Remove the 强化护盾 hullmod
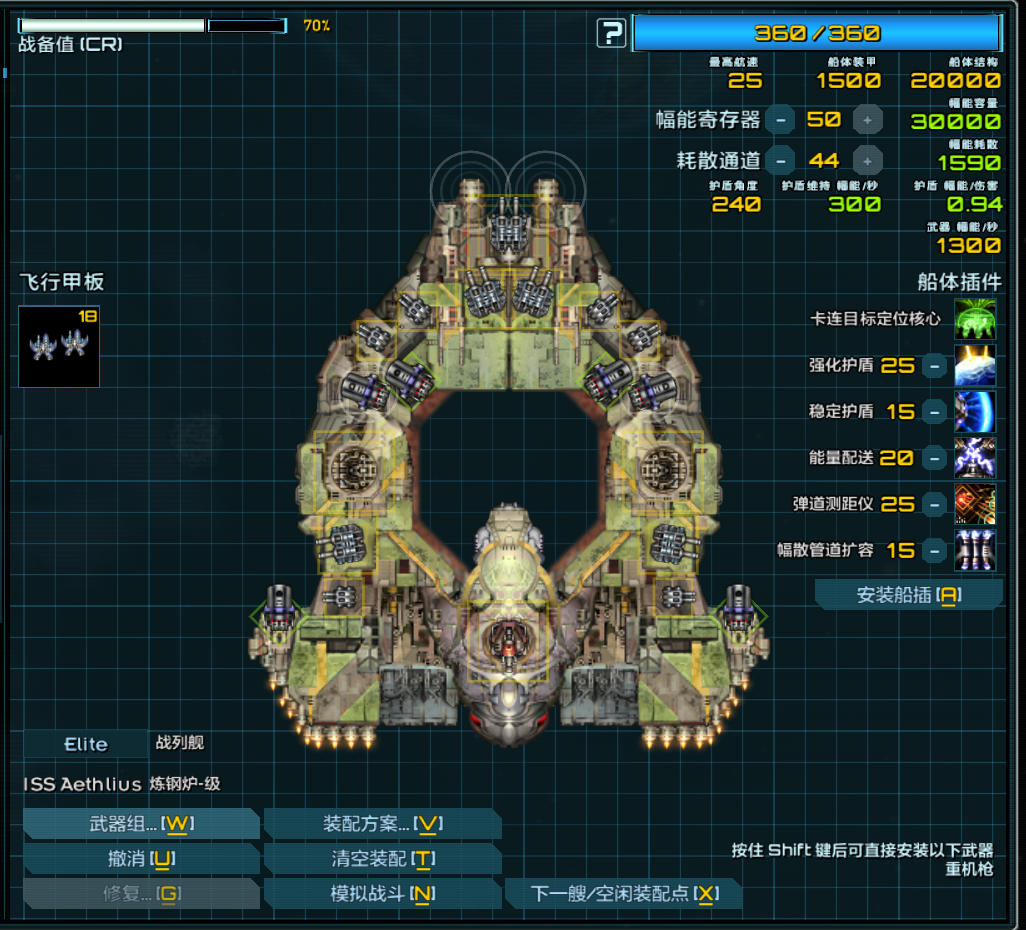1026x930 pixels. click(x=933, y=366)
